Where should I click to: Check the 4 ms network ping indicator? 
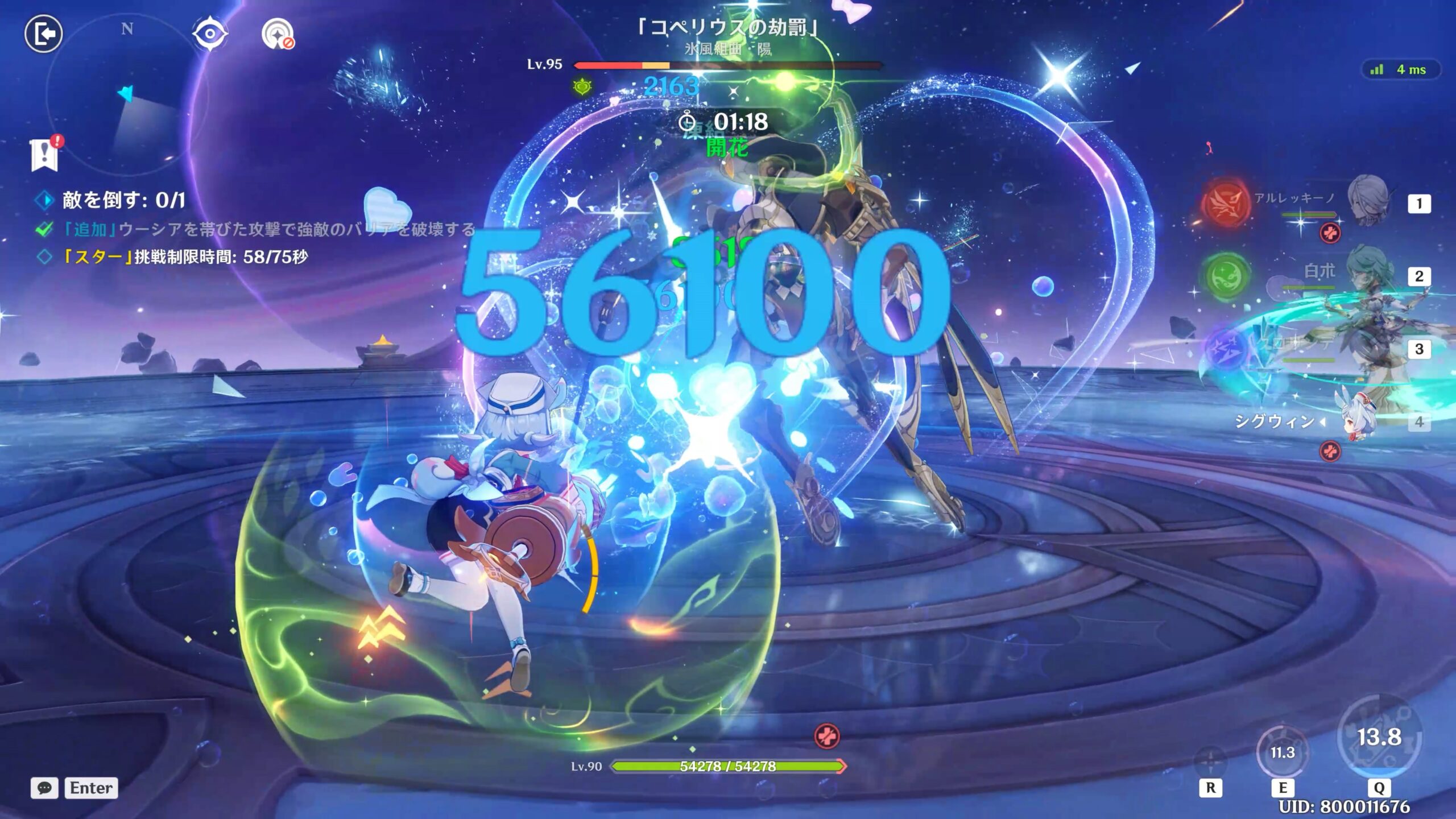pyautogui.click(x=1402, y=70)
